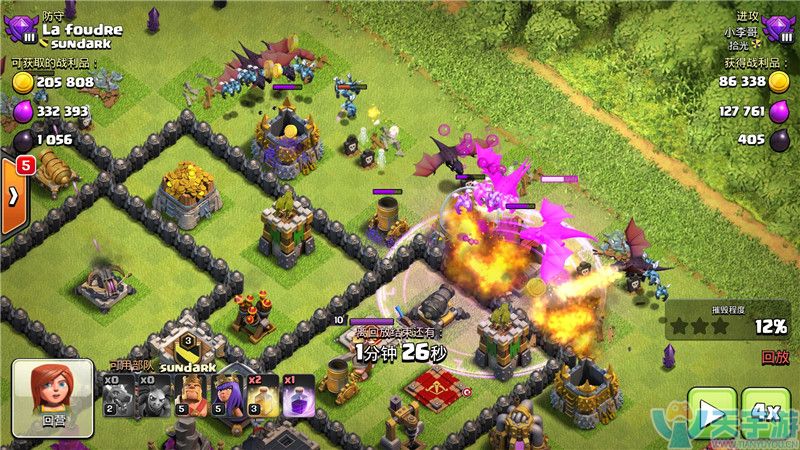This screenshot has height=450, width=800.
Task: Expand the orange side panel arrow
Action: click(14, 196)
